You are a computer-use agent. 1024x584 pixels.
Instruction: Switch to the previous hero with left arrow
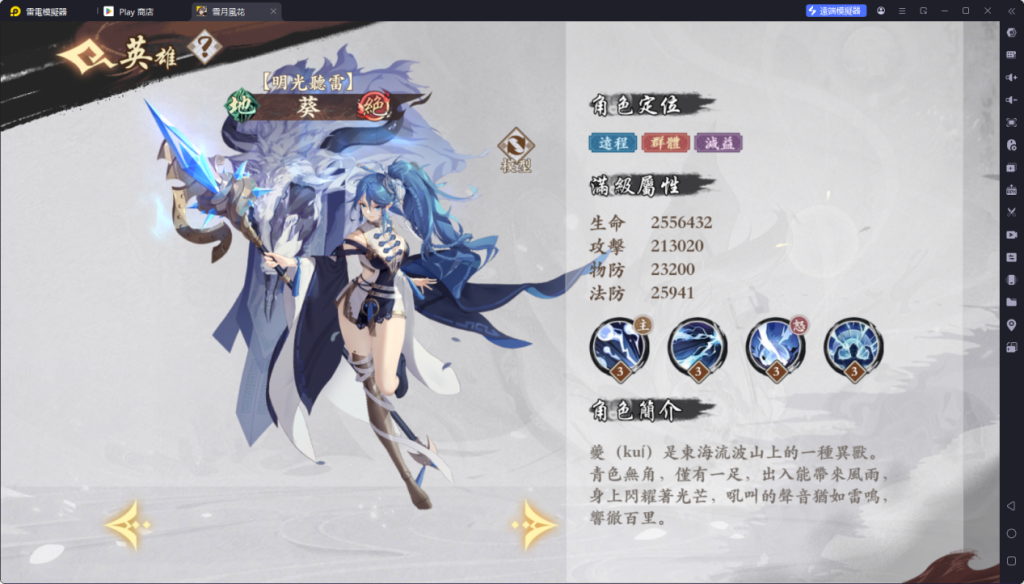pos(128,524)
